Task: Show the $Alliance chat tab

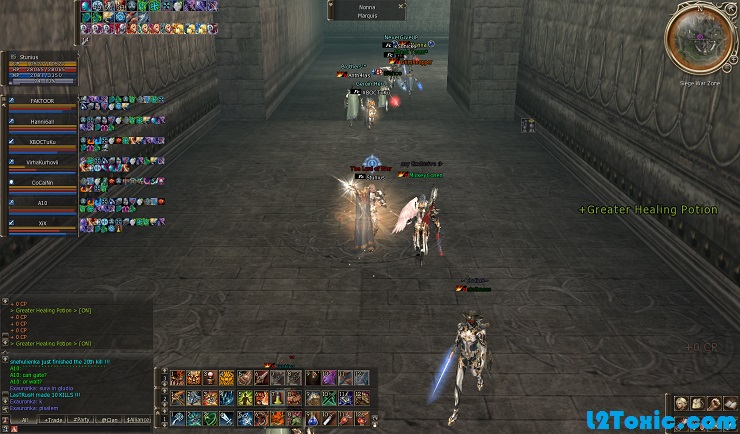Action: [x=137, y=420]
